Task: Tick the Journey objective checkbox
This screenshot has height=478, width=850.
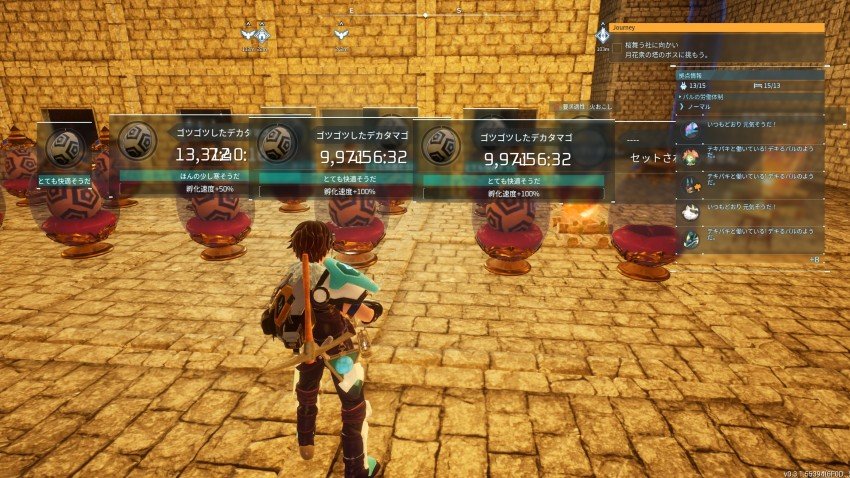Action: click(617, 46)
